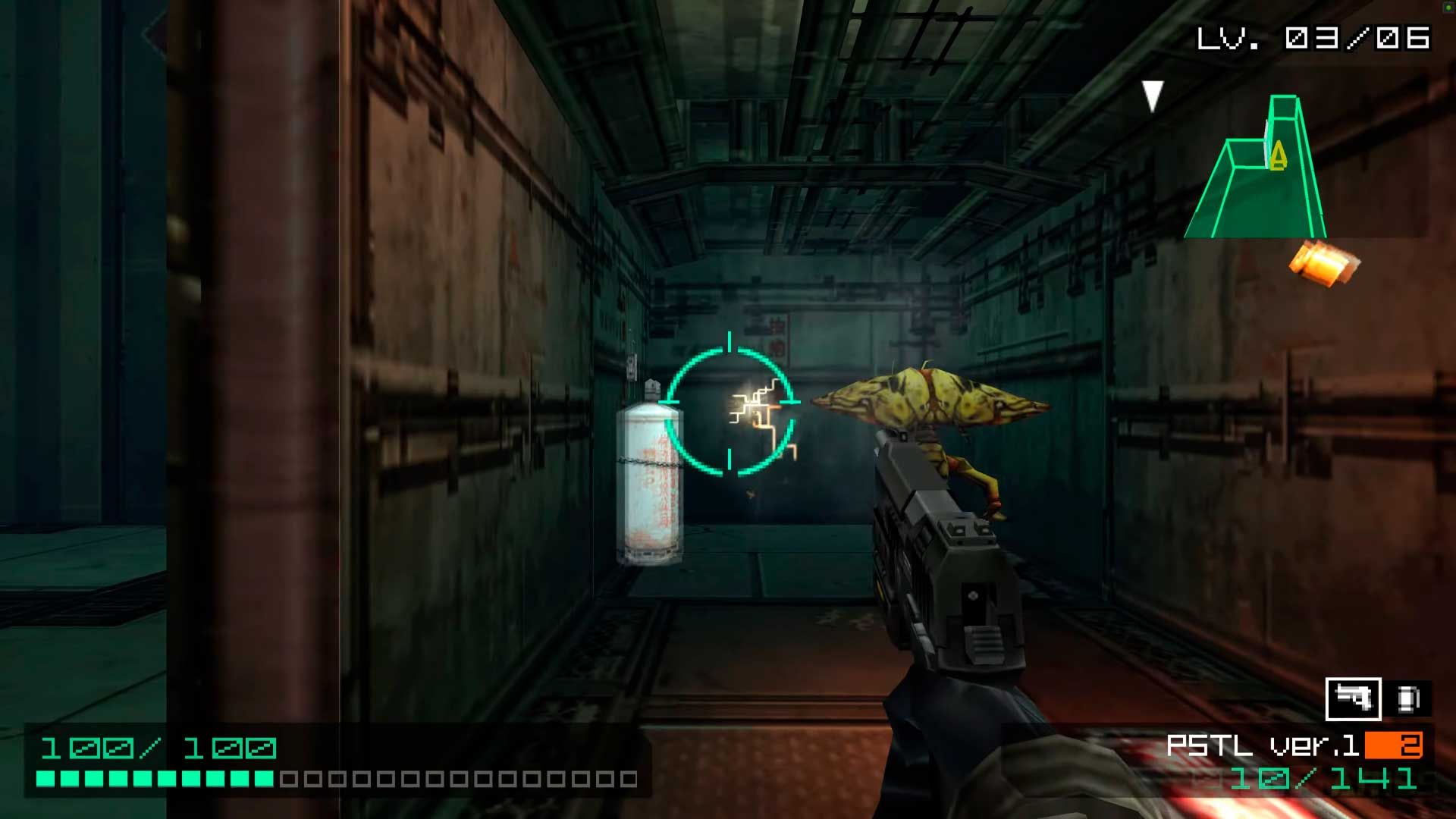This screenshot has width=1456, height=819.
Task: Switch to the canister item icon
Action: pyautogui.click(x=1409, y=698)
